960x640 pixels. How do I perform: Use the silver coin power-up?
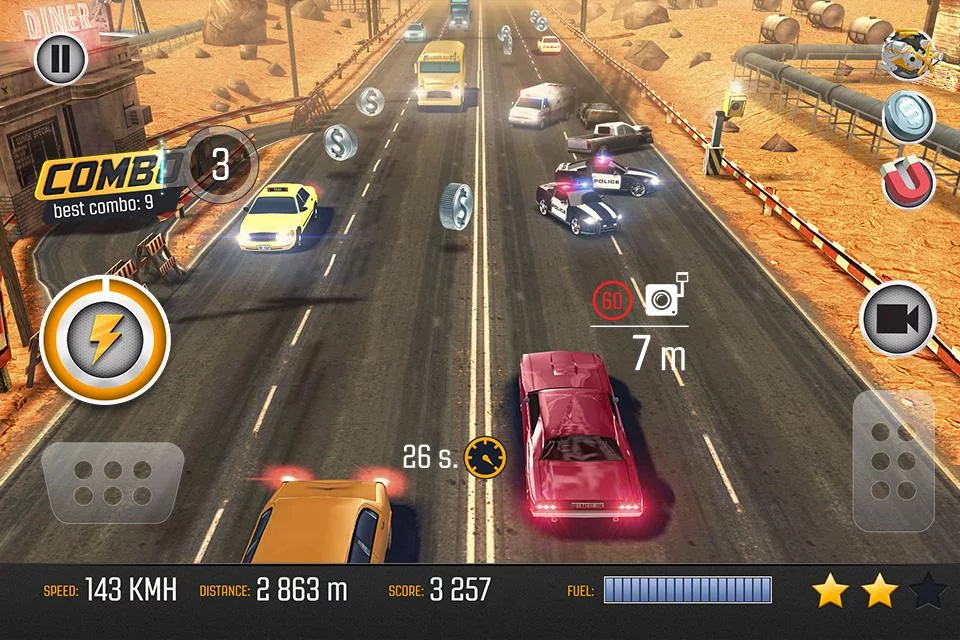pos(909,117)
